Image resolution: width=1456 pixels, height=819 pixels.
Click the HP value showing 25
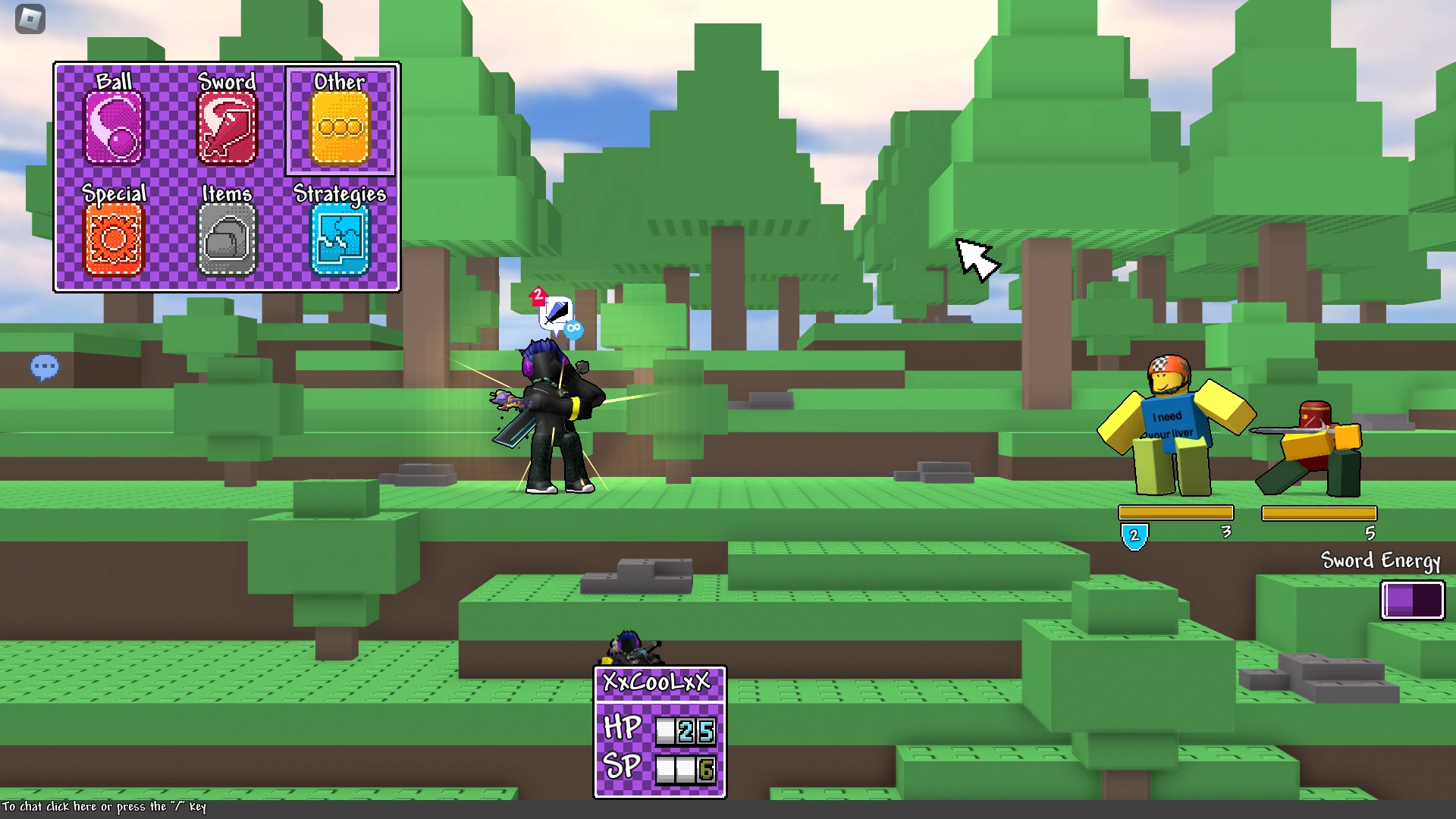[695, 731]
